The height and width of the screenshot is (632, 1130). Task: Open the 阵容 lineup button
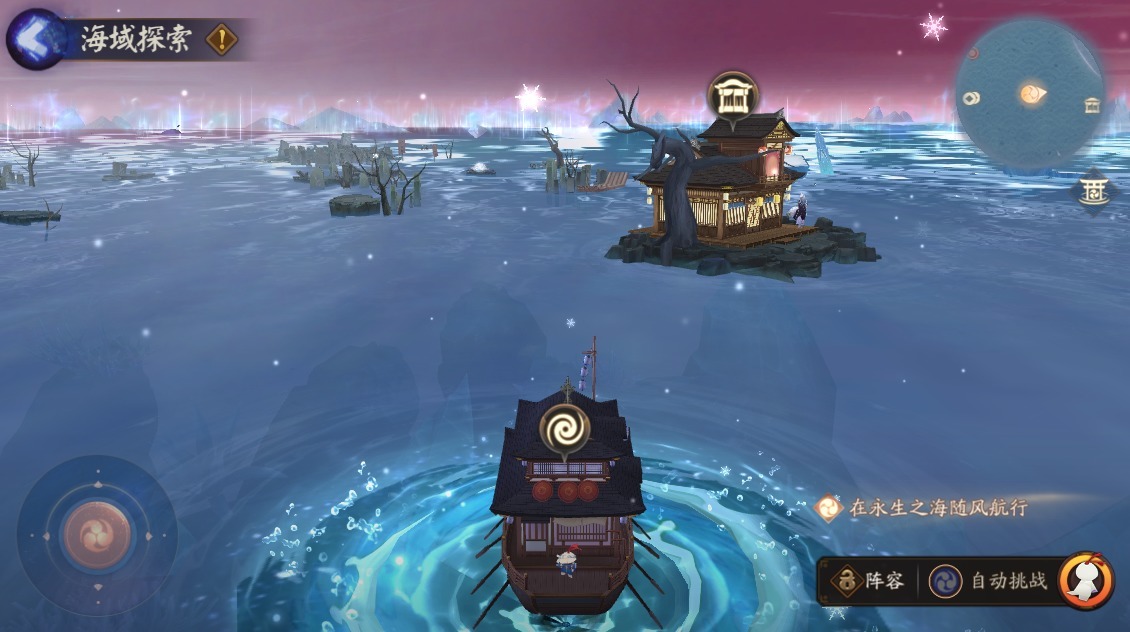(x=869, y=580)
